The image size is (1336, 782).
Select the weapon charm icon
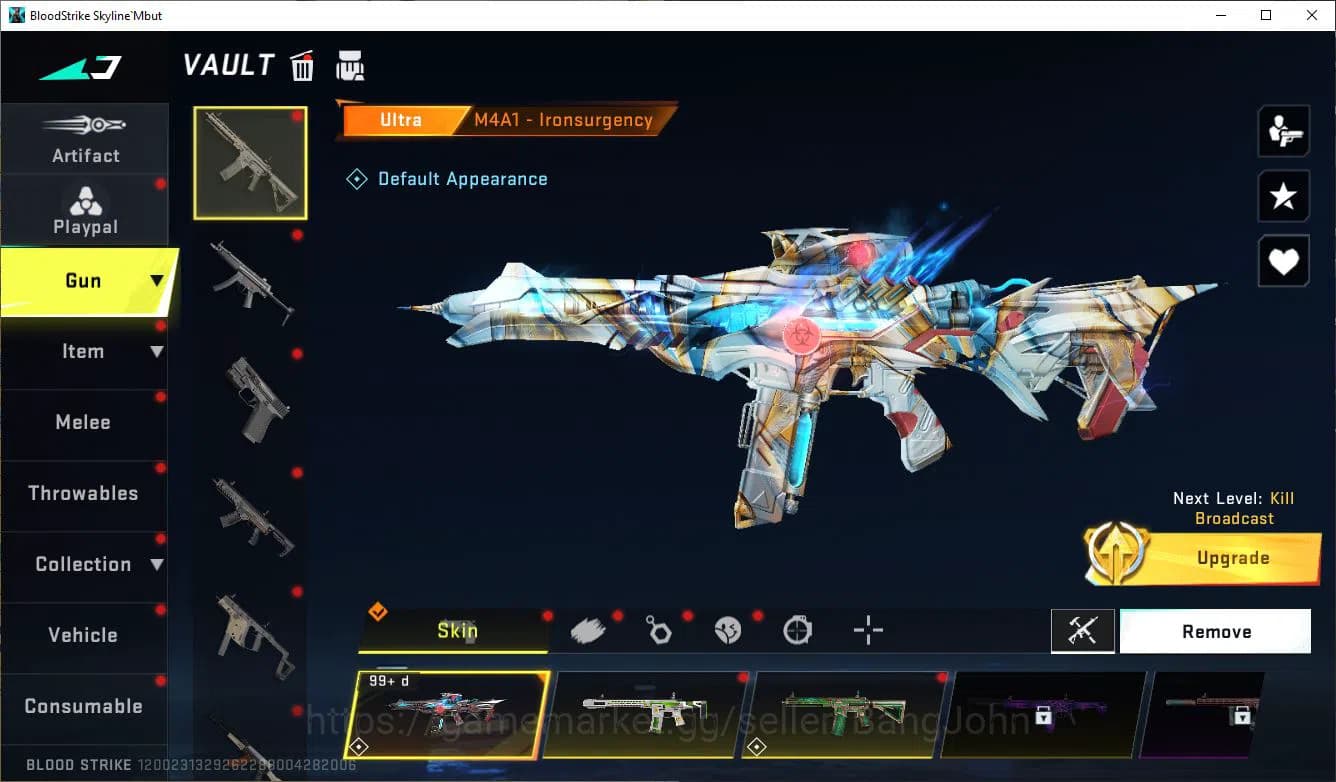658,629
